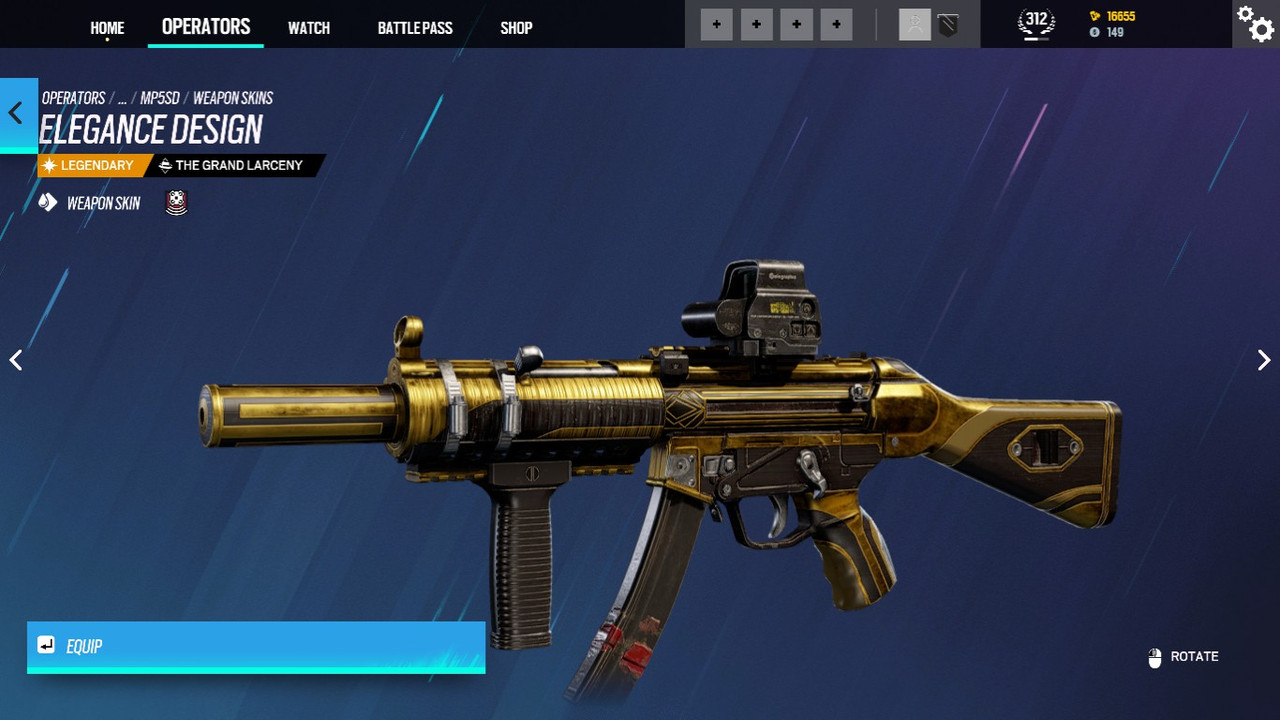Show the next weapon skin

click(1264, 360)
